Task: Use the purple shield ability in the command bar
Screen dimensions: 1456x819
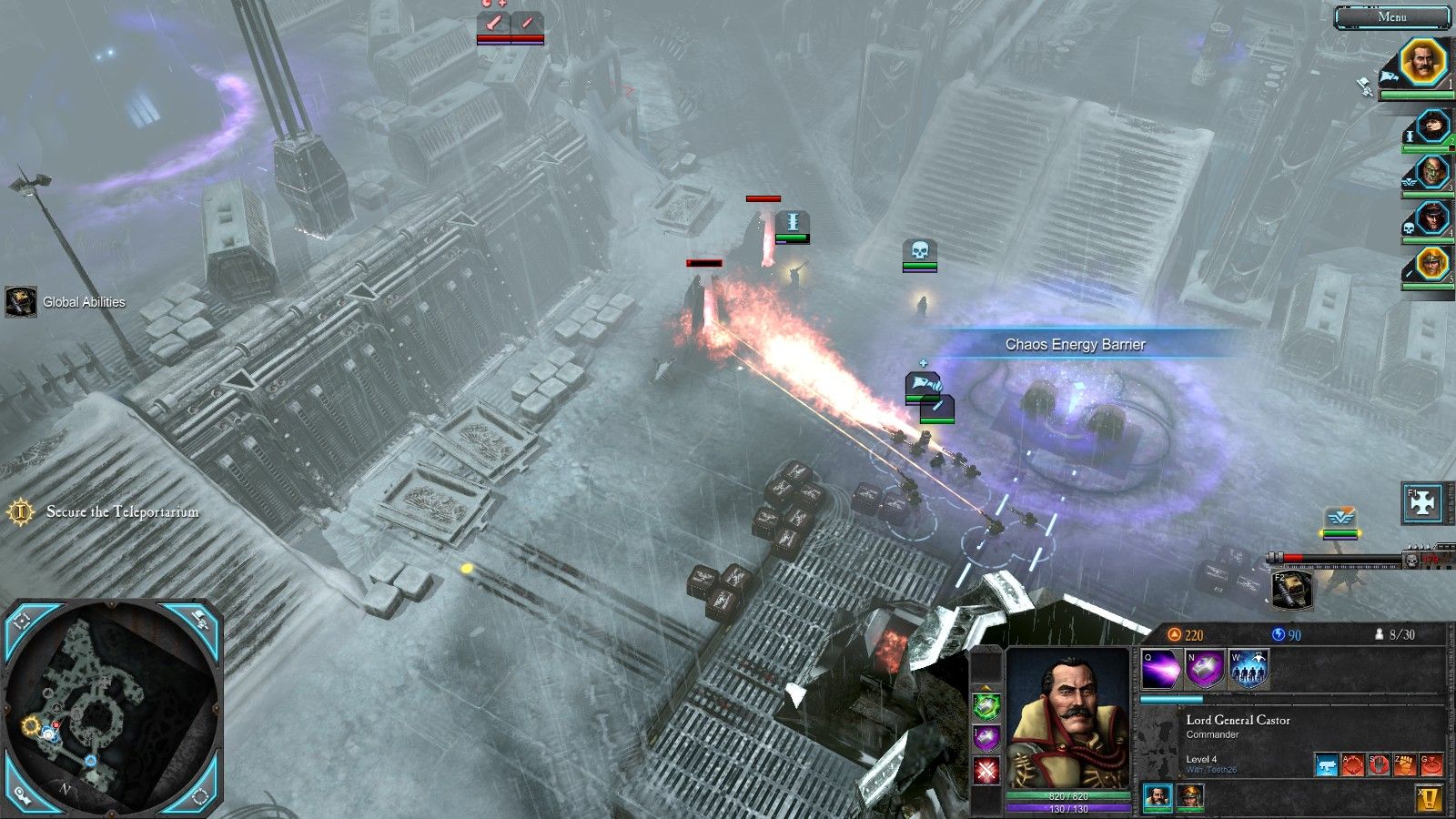Action: 1205,671
